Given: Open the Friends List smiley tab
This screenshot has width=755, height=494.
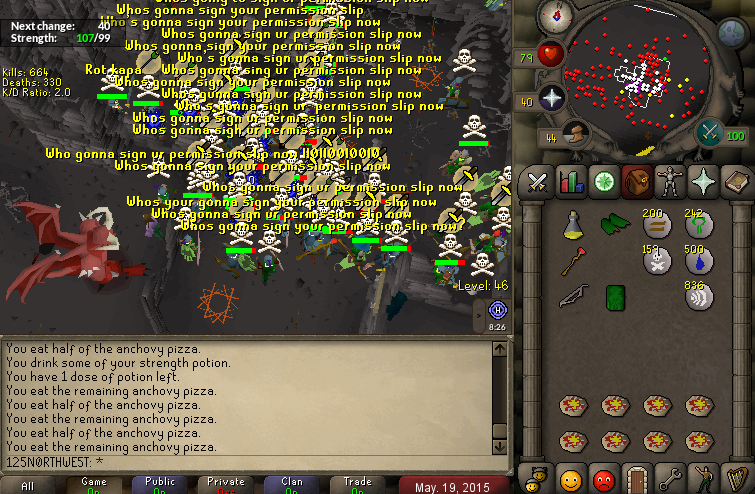Looking at the screenshot, I should 571,477.
